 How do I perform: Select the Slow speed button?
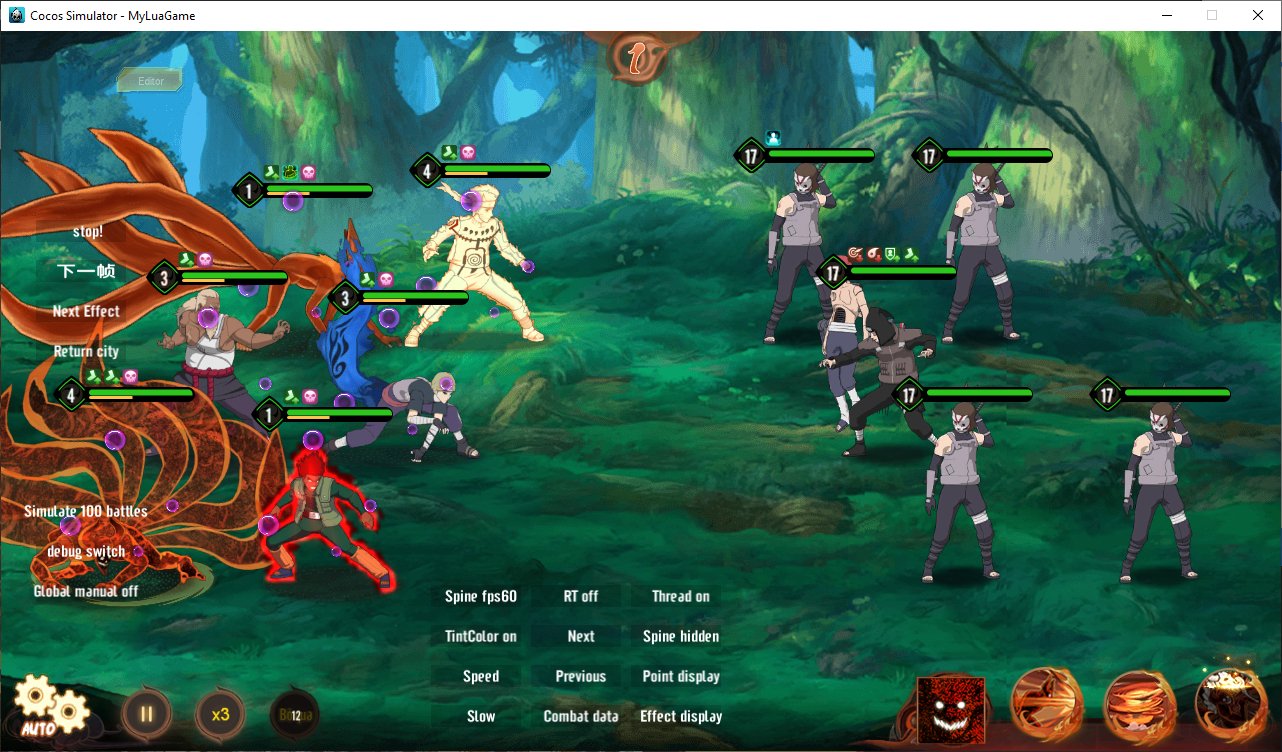coord(481,716)
